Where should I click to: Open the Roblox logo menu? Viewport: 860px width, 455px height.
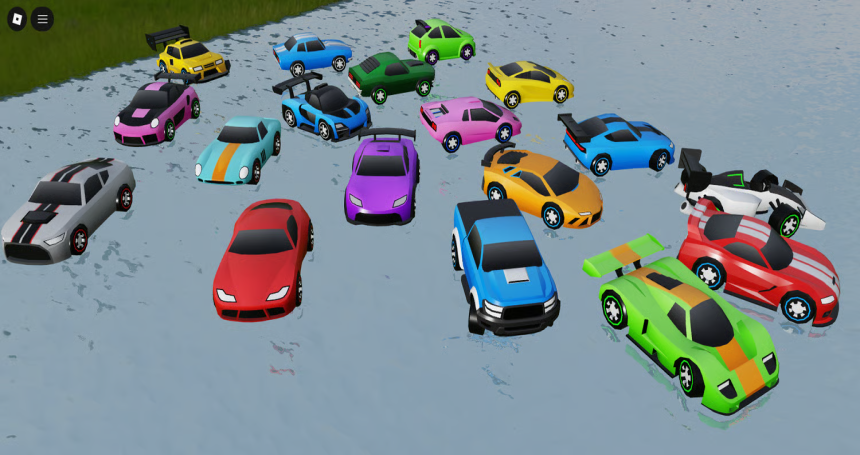(x=17, y=19)
